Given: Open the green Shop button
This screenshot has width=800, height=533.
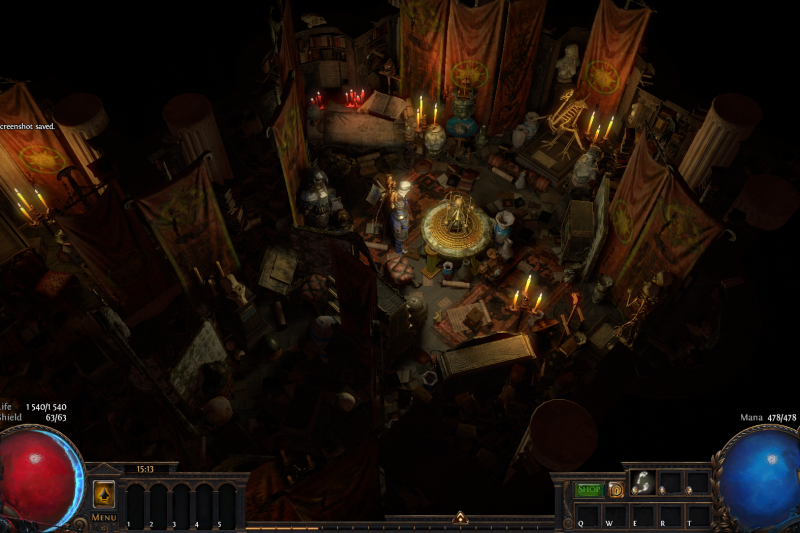Looking at the screenshot, I should click(x=589, y=489).
